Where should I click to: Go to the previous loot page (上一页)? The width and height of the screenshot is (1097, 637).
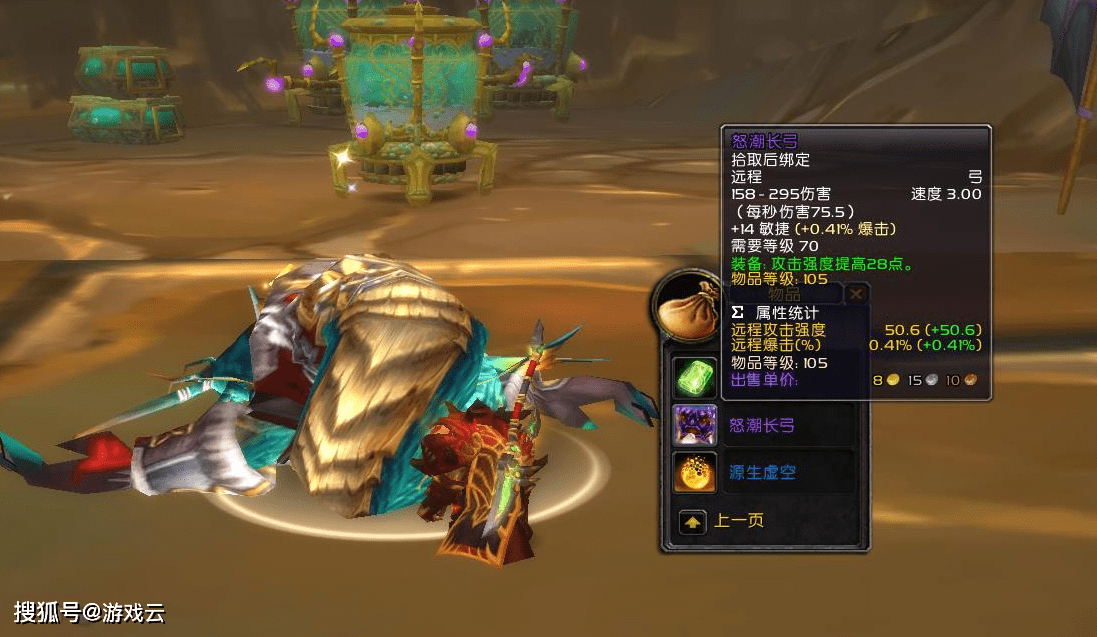[x=692, y=521]
